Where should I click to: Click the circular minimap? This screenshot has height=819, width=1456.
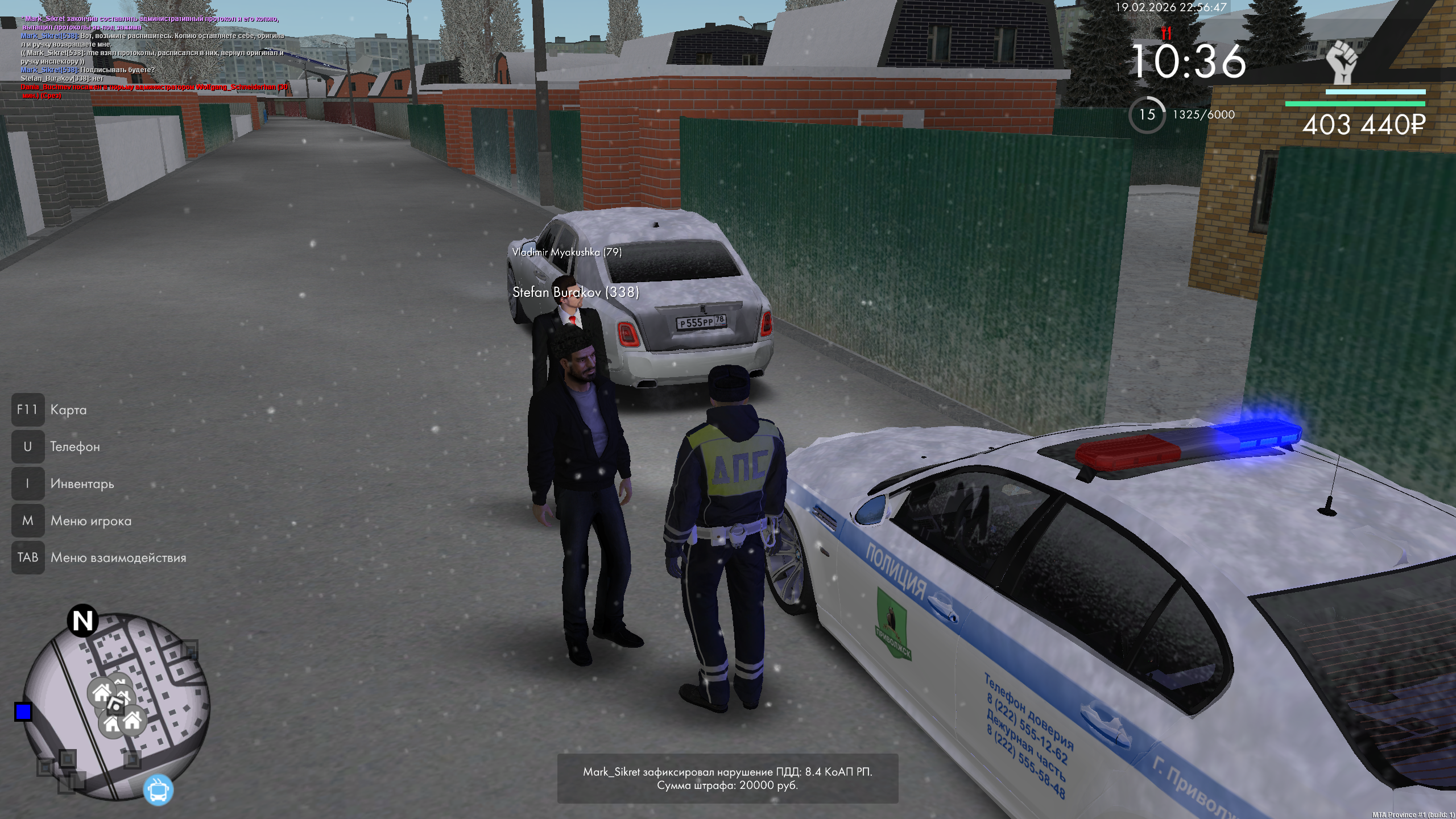[x=117, y=705]
